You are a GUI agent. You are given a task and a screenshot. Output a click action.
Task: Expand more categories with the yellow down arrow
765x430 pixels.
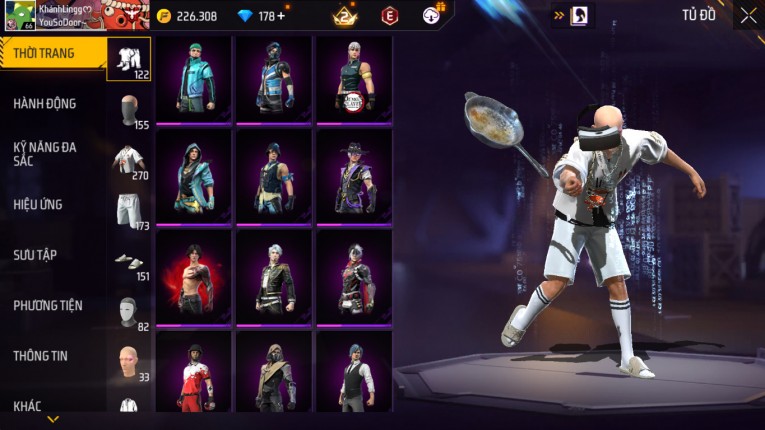[x=53, y=419]
